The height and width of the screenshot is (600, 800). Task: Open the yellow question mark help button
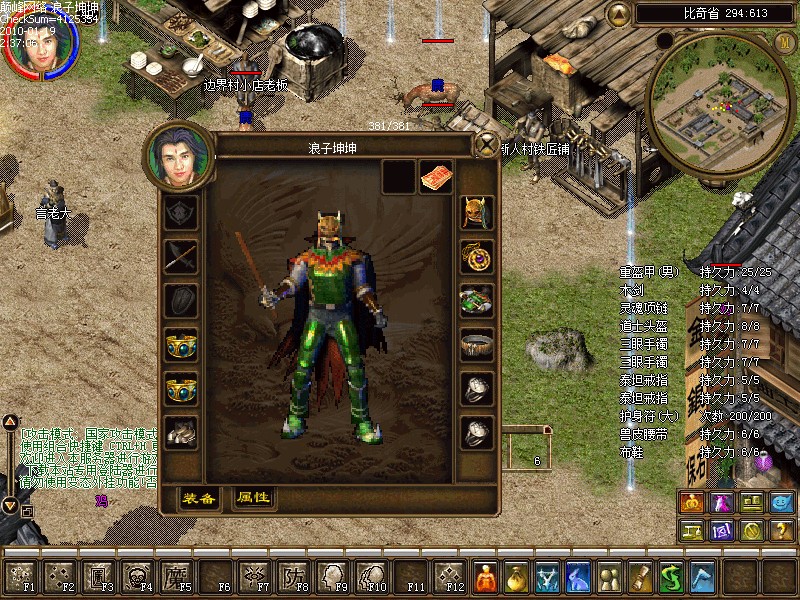[782, 531]
